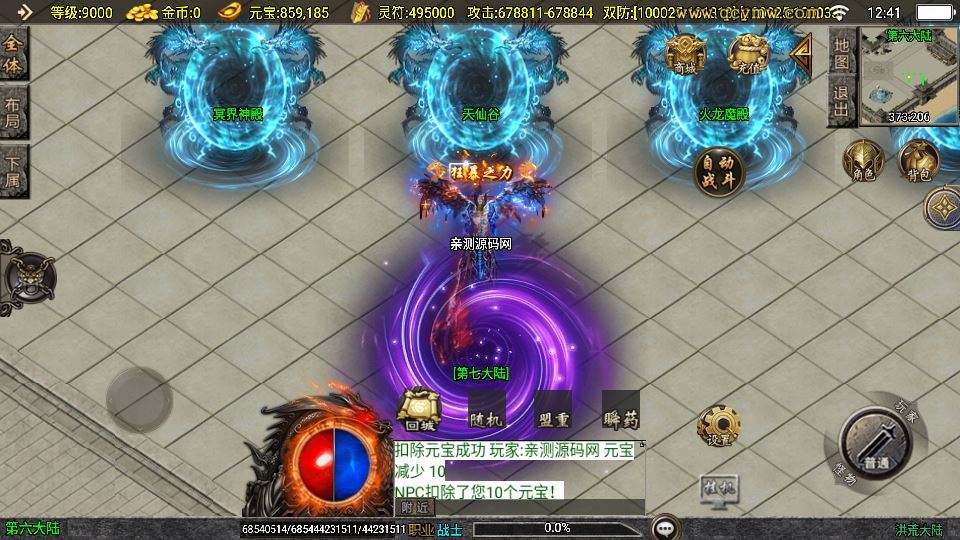The height and width of the screenshot is (540, 960).
Task: Open the chat speech-bubble button
Action: tap(664, 528)
